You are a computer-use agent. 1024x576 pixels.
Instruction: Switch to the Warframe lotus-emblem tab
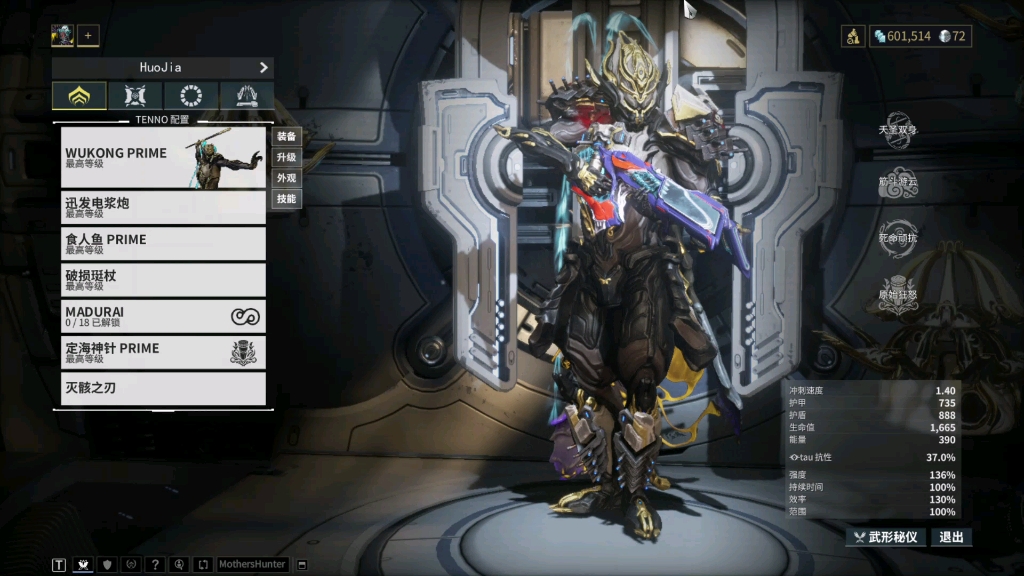coord(79,96)
